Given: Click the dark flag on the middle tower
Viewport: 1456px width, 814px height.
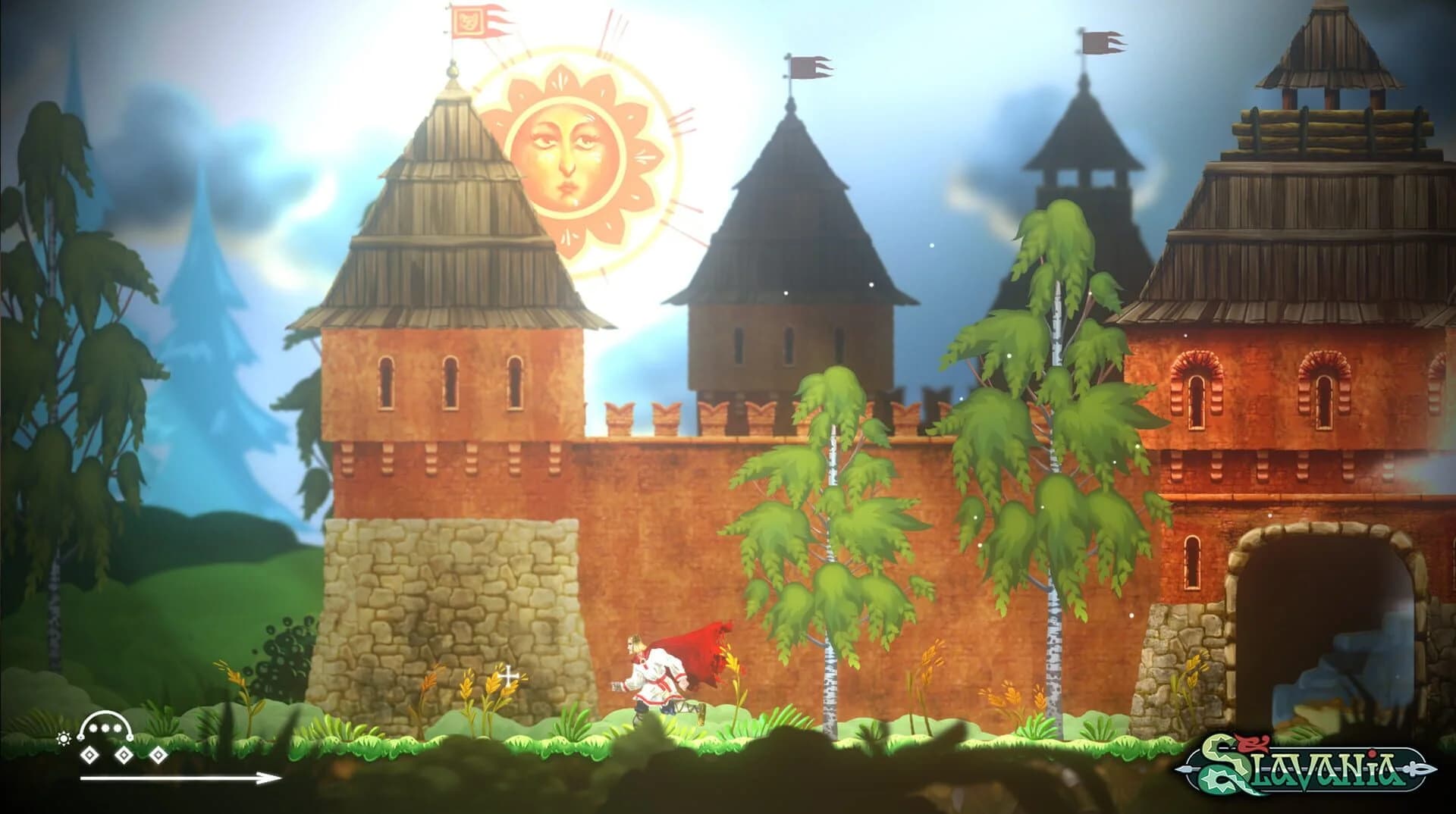Looking at the screenshot, I should [808, 68].
